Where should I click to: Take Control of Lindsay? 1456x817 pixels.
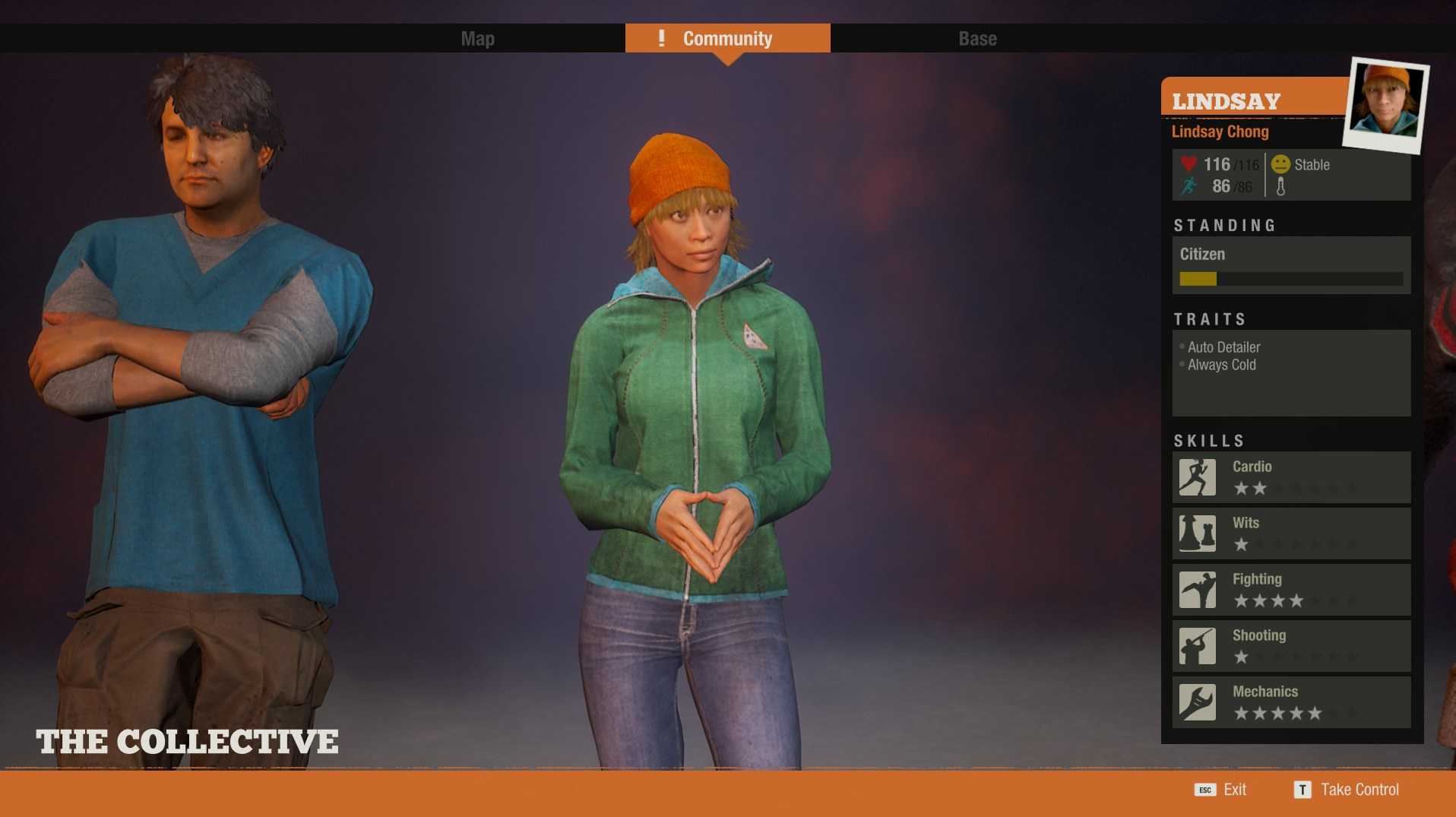point(1347,790)
